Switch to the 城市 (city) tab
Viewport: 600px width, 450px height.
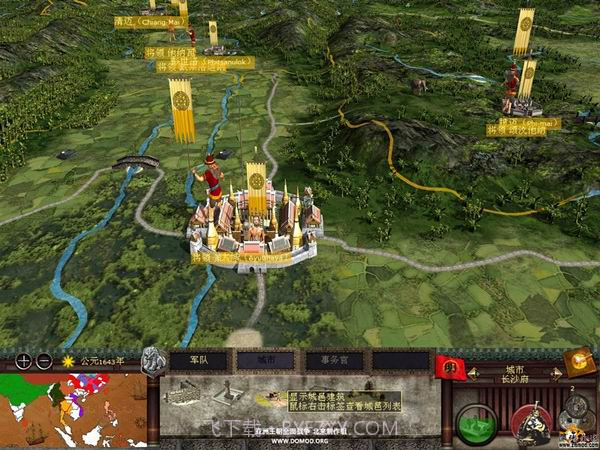266,360
